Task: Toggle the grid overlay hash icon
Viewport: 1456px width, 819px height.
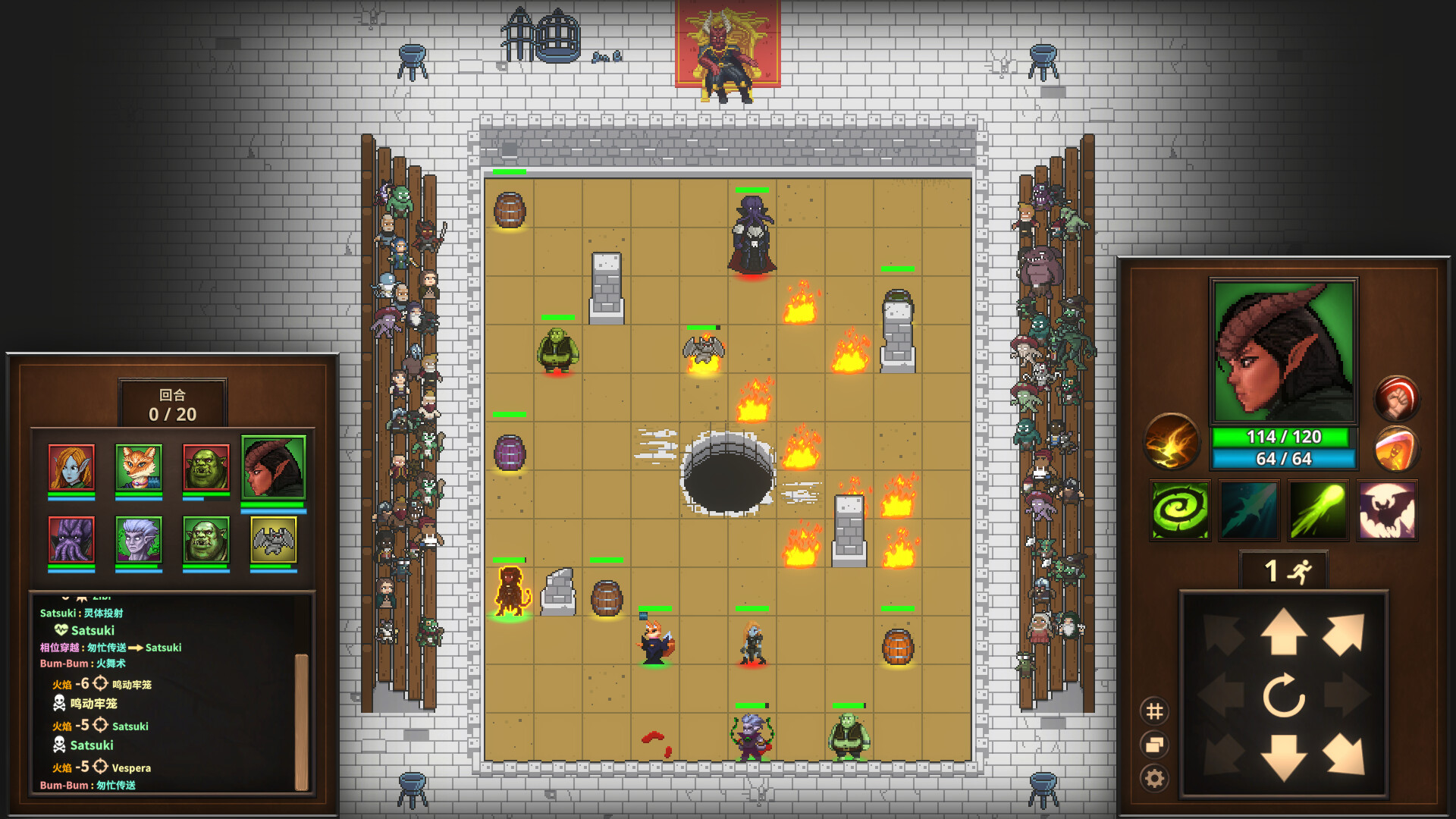Action: coord(1155,711)
